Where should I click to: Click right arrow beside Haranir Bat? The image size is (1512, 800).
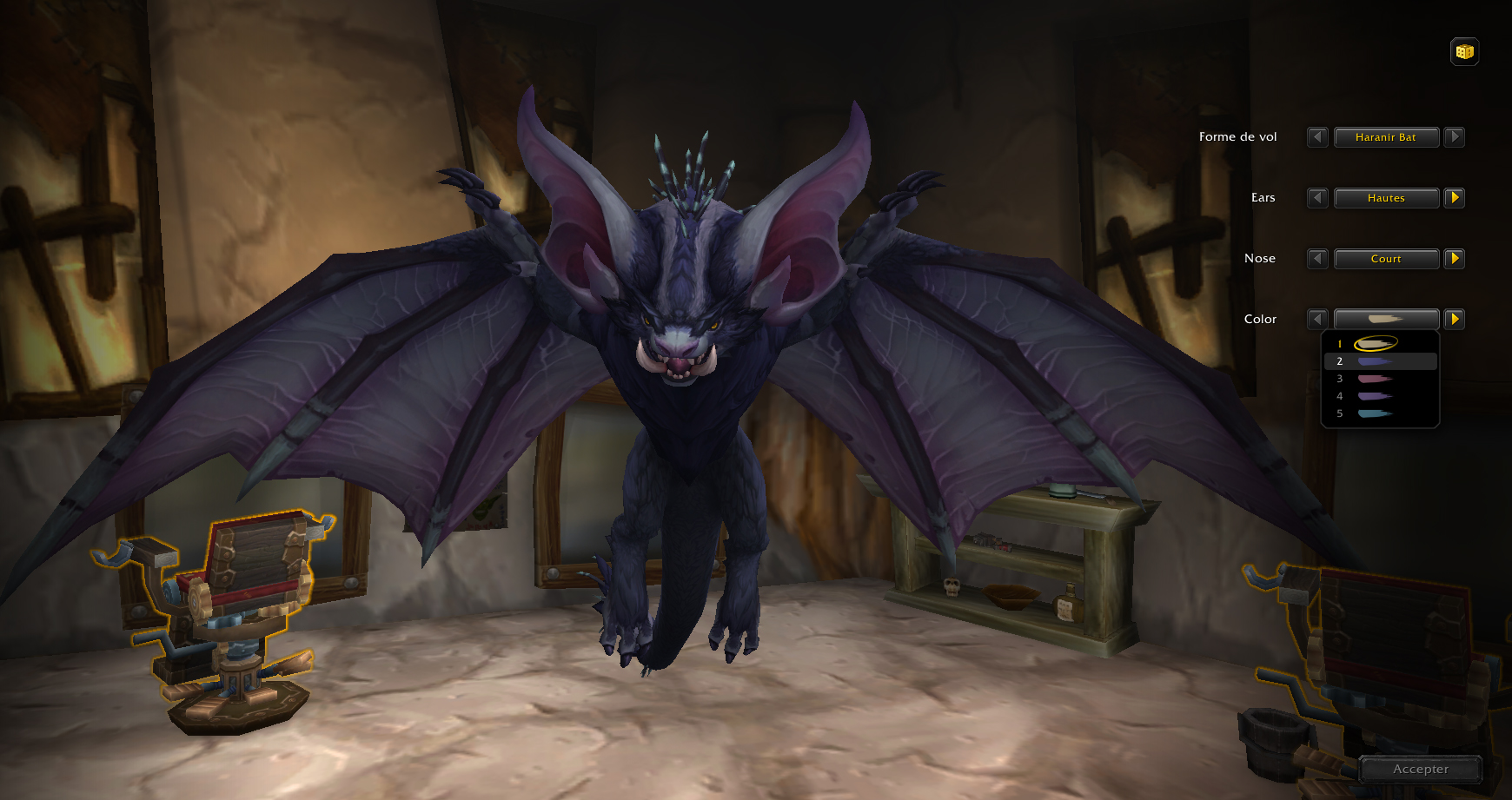(1456, 137)
